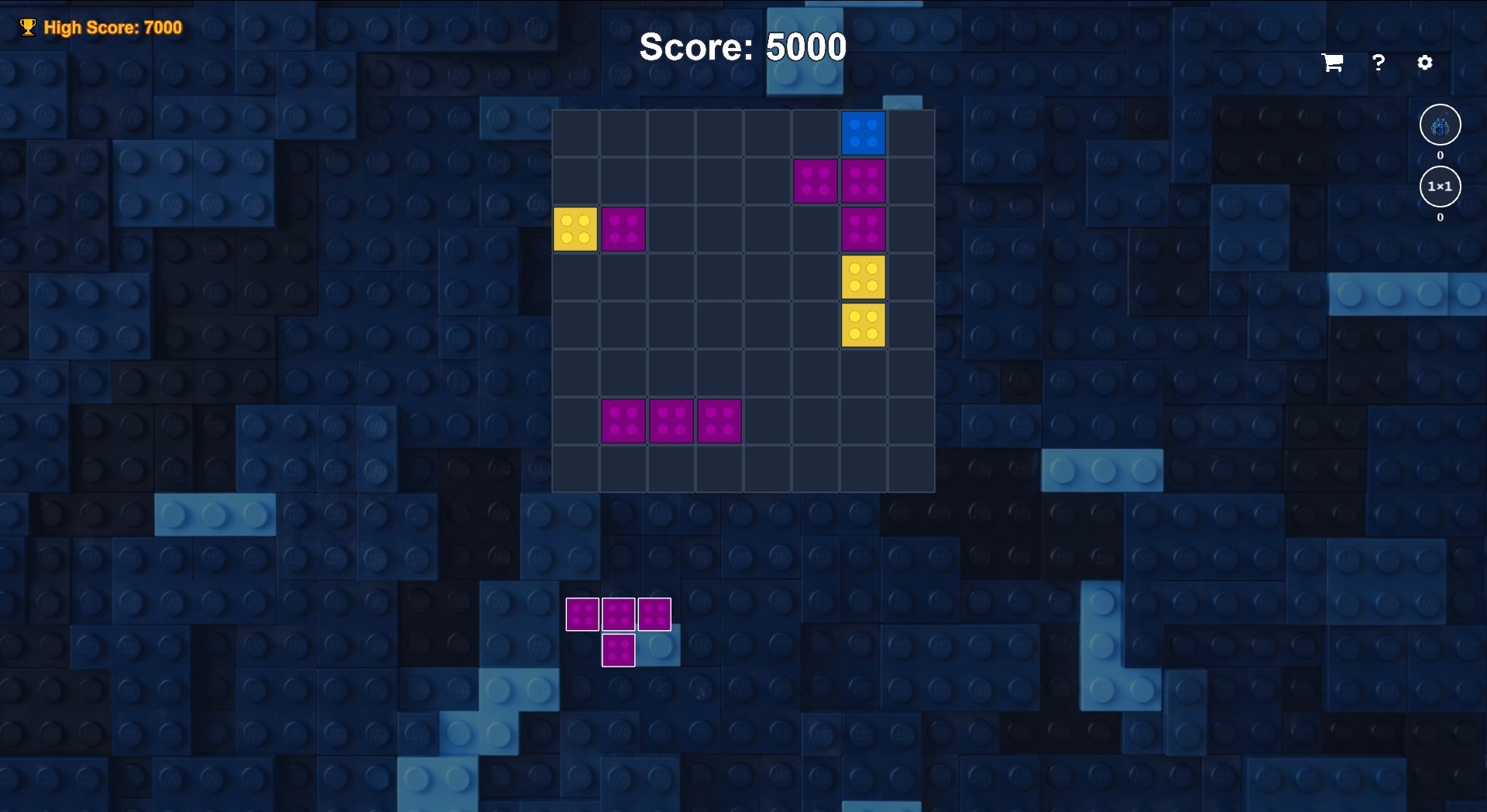Open the in-game shop cart
The image size is (1487, 812).
tap(1331, 63)
